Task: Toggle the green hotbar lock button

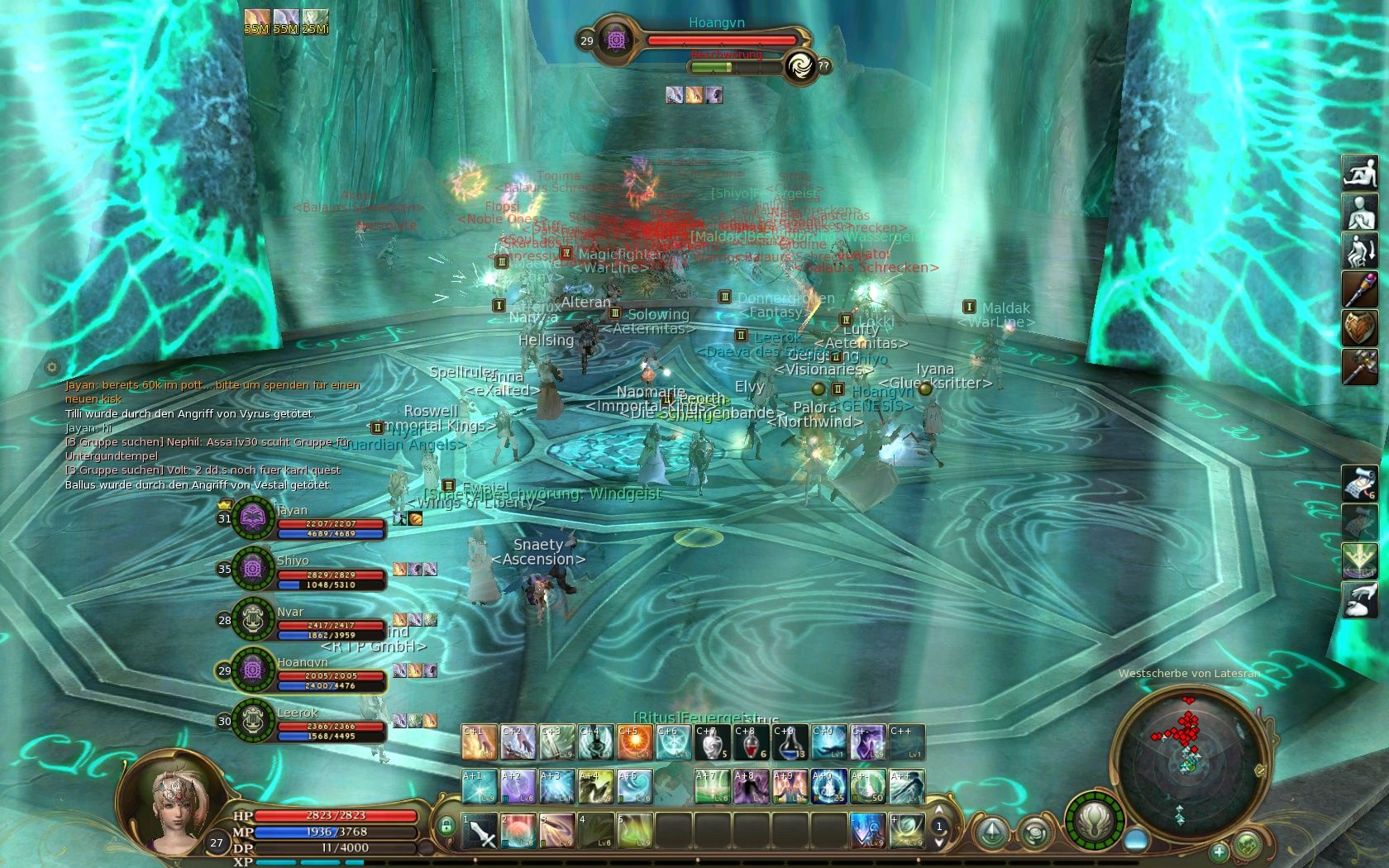Action: 446,825
